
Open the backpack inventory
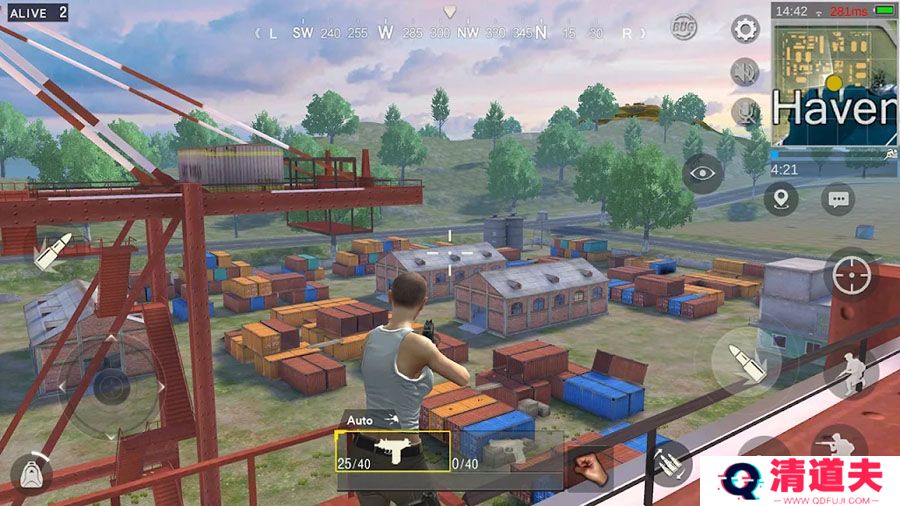coord(31,474)
